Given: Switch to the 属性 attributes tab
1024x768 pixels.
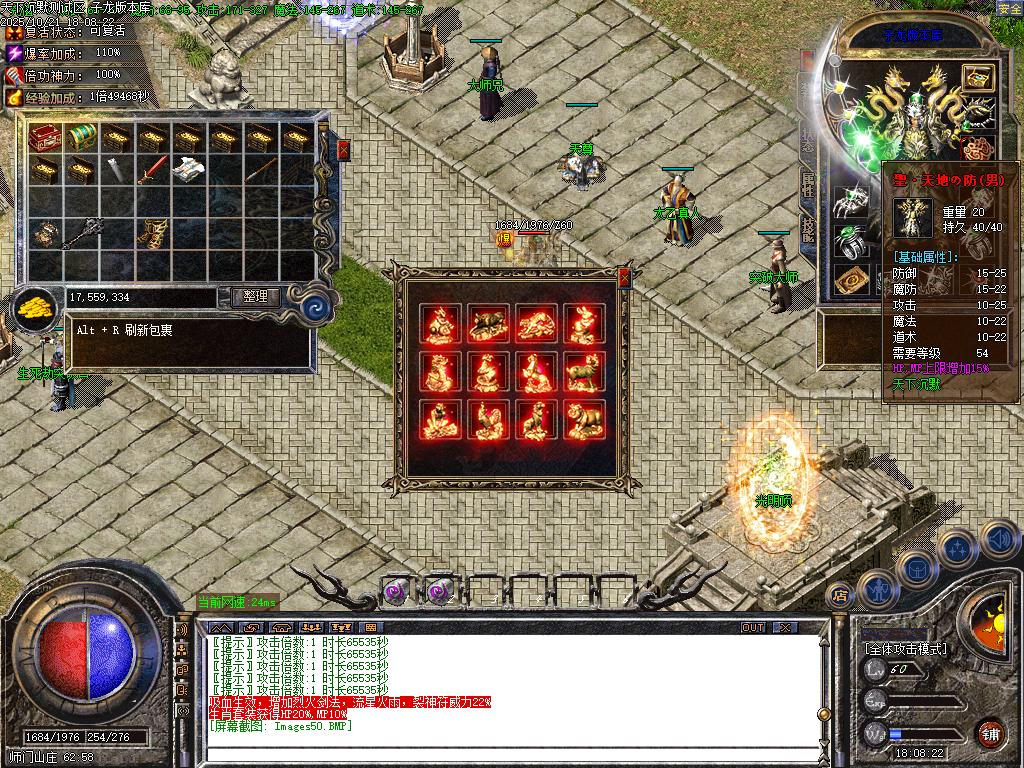Looking at the screenshot, I should 808,184.
